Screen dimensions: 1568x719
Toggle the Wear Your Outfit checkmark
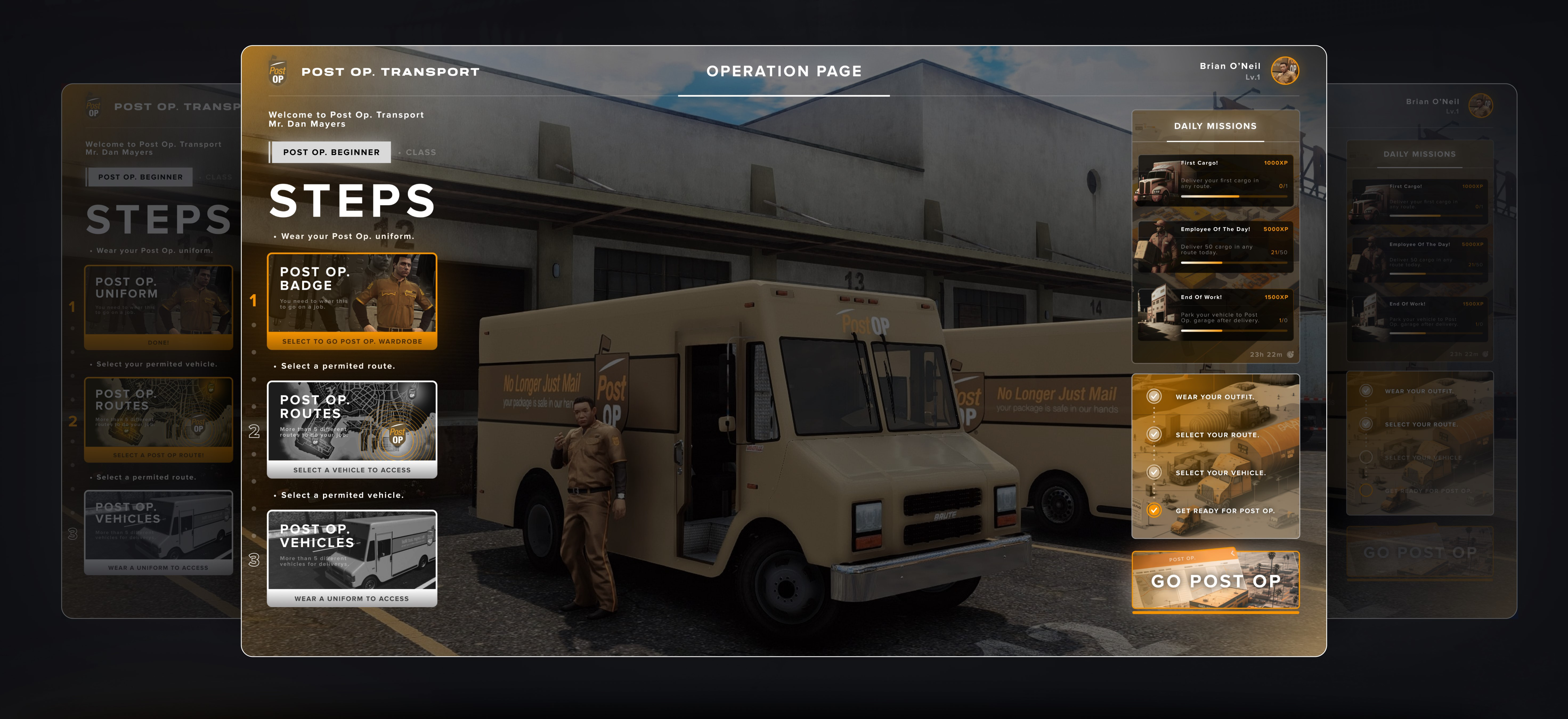pos(1153,396)
